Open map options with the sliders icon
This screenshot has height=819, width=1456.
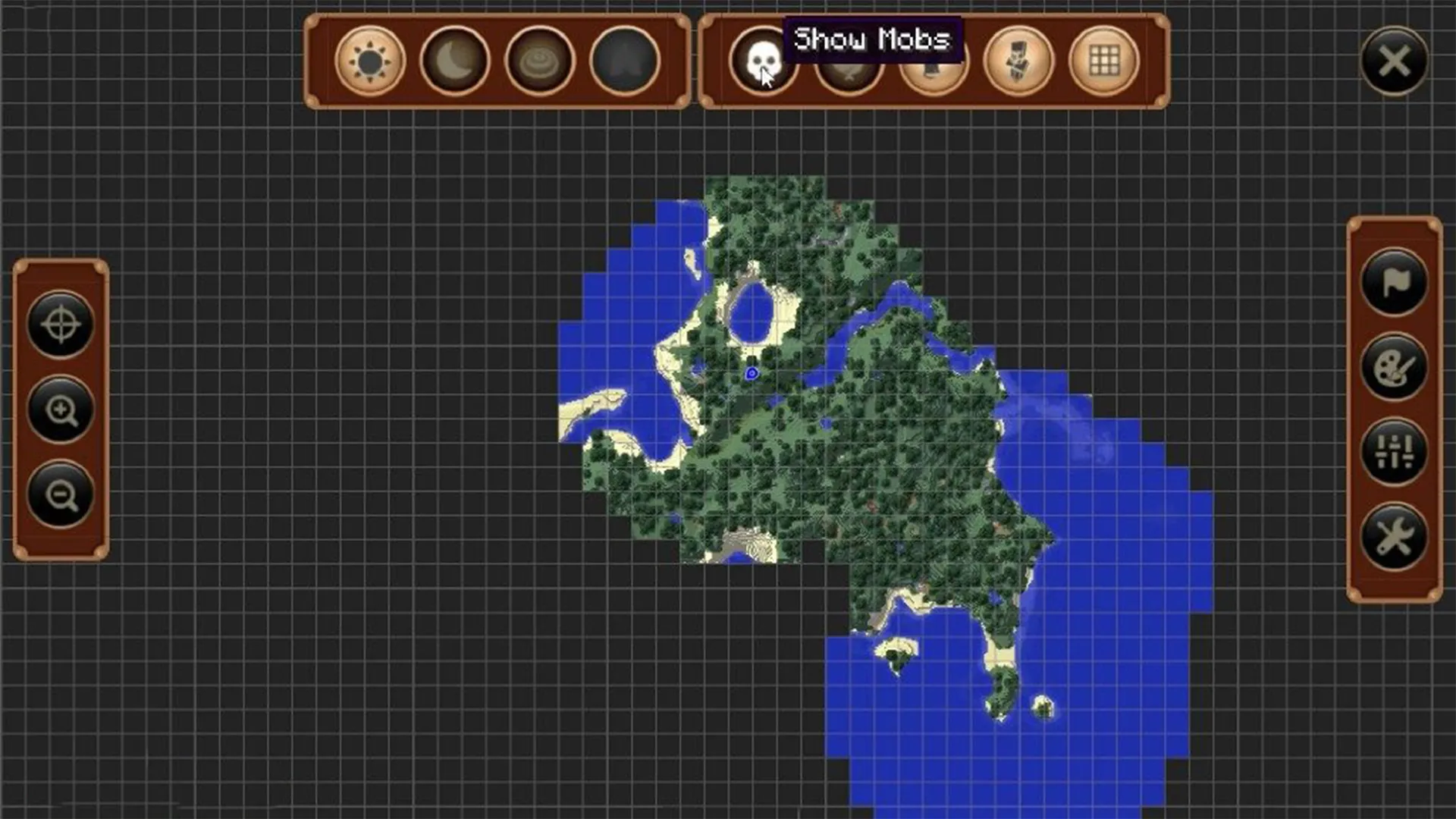[1394, 449]
